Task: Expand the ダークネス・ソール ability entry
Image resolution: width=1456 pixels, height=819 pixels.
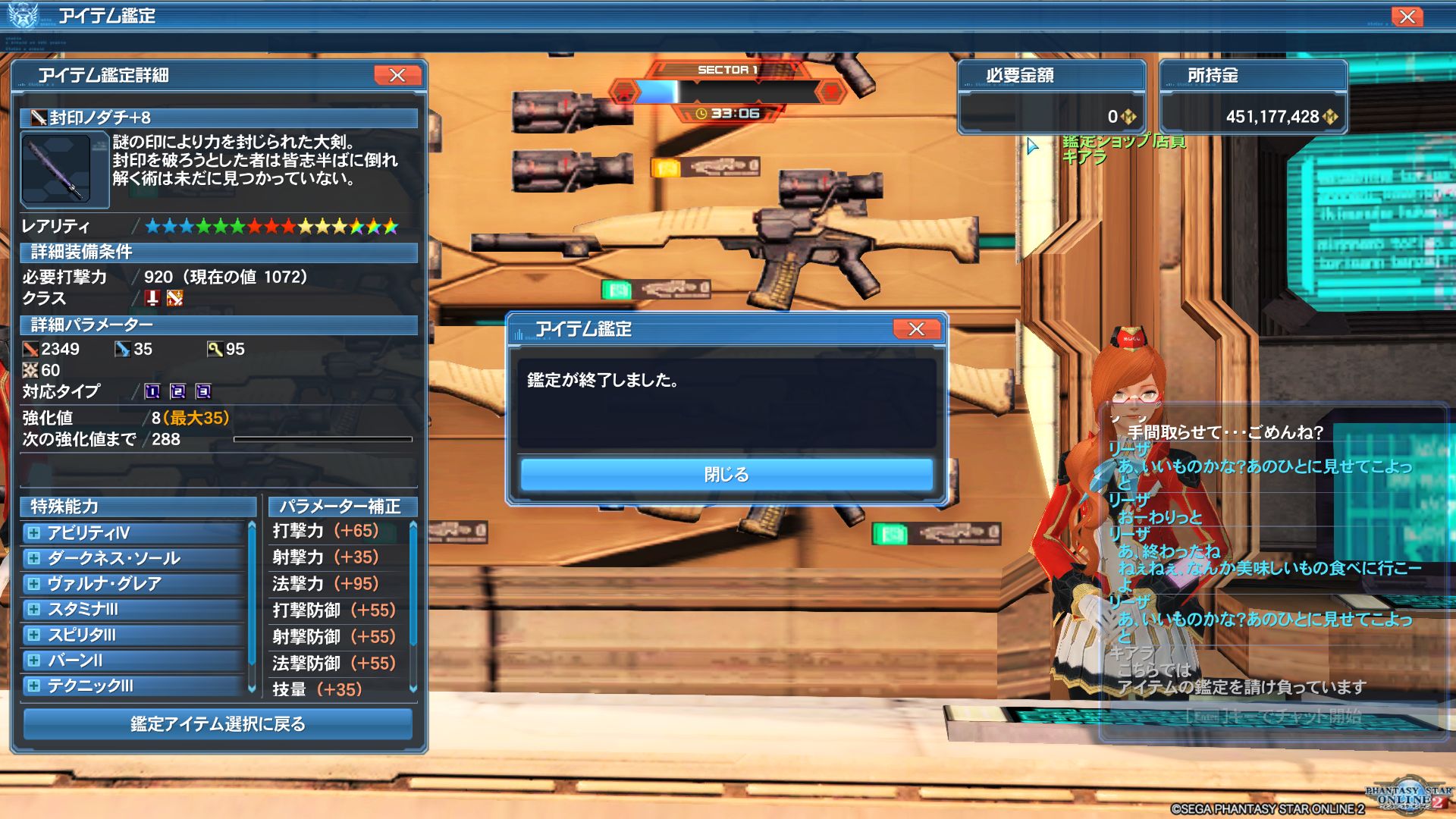Action: pyautogui.click(x=33, y=559)
